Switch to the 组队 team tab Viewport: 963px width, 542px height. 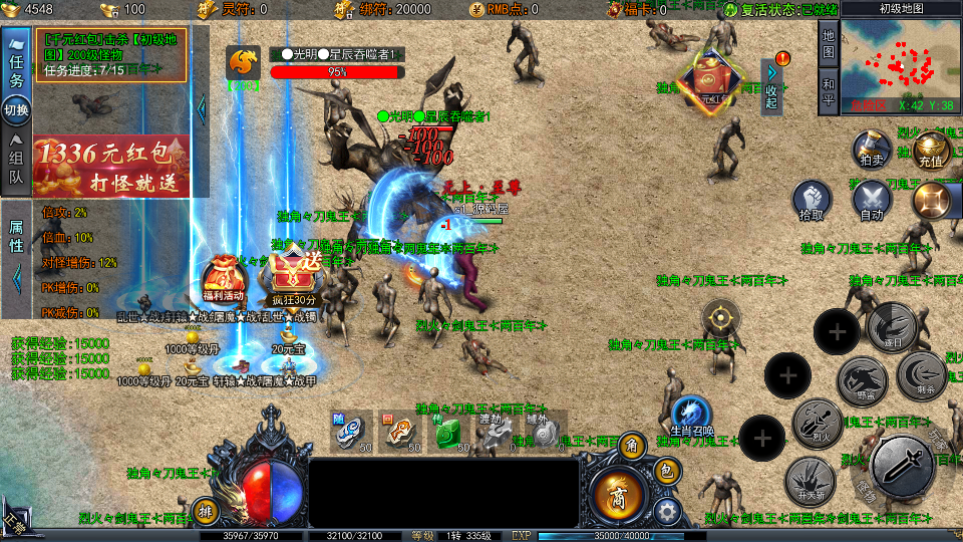click(x=16, y=166)
